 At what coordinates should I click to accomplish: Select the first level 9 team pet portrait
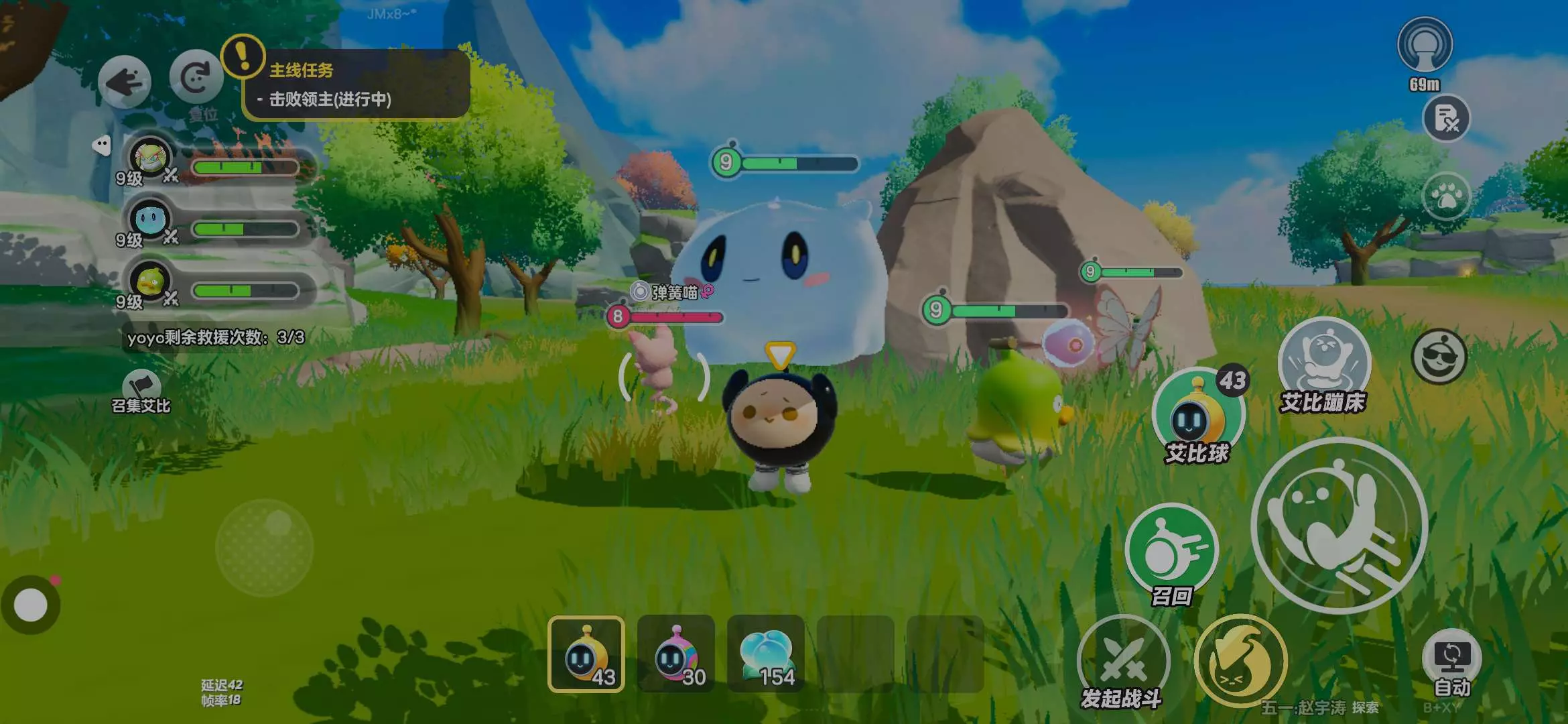coord(150,160)
